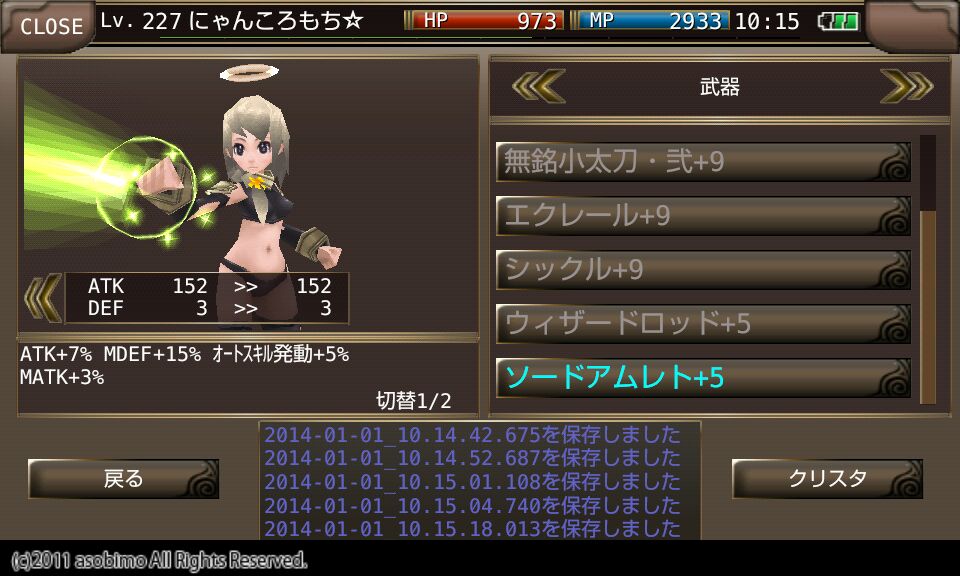Pick the シックル+9 weapon row

tap(703, 270)
